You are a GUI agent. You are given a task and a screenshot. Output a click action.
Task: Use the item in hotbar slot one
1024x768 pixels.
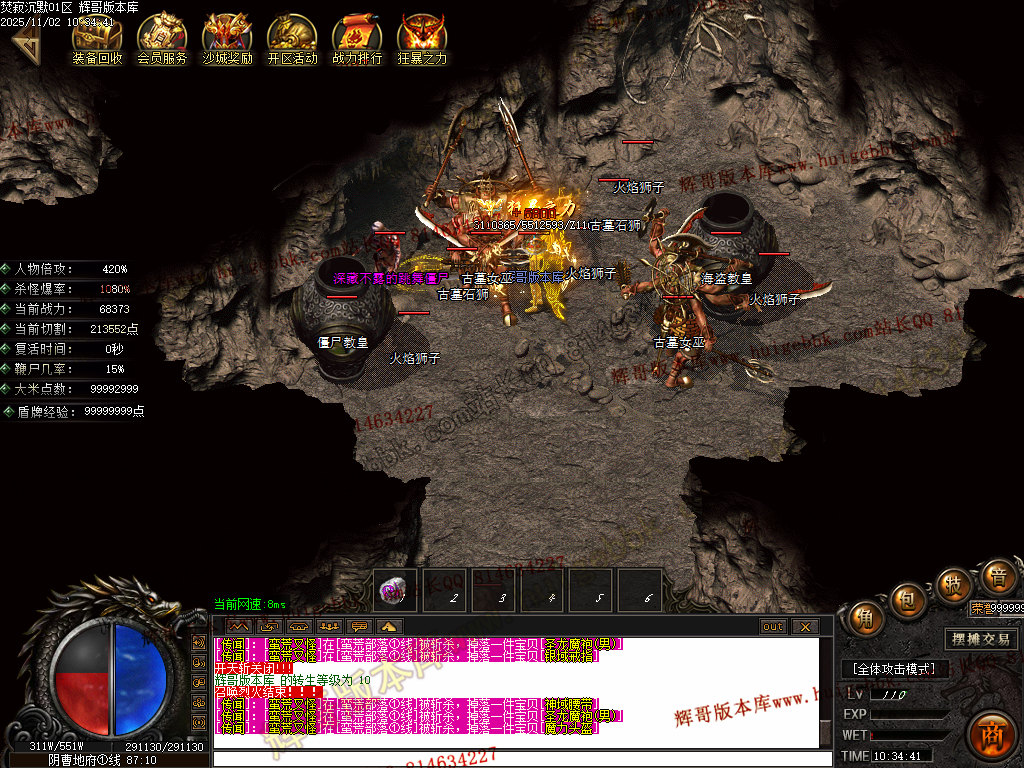397,591
